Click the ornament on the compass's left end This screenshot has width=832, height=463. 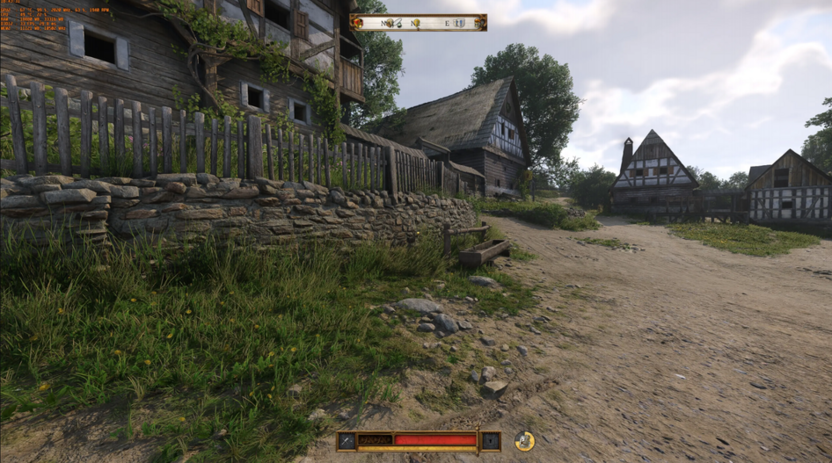tap(356, 22)
